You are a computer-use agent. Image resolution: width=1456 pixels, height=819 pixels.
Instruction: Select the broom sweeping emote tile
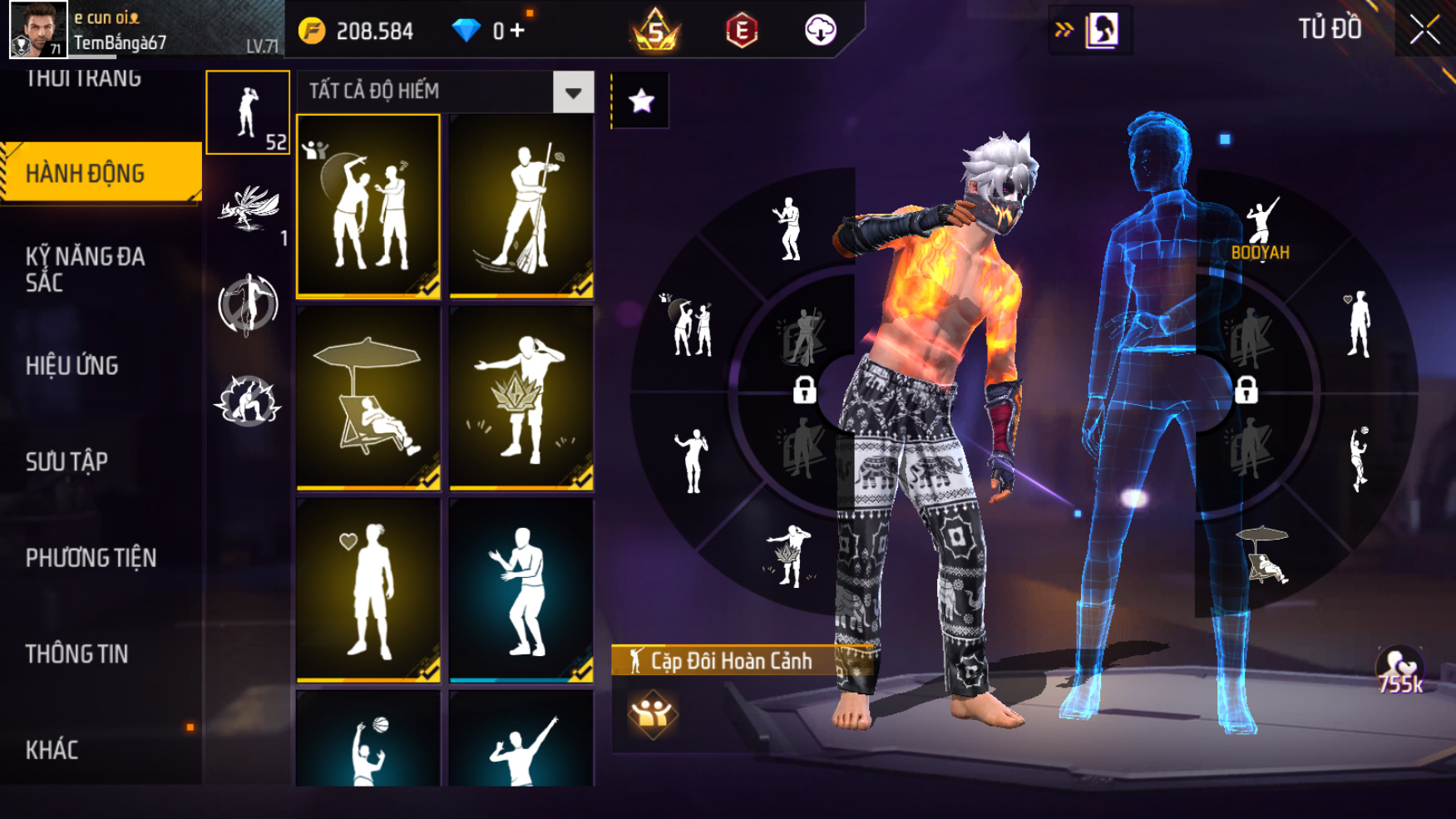pos(521,206)
